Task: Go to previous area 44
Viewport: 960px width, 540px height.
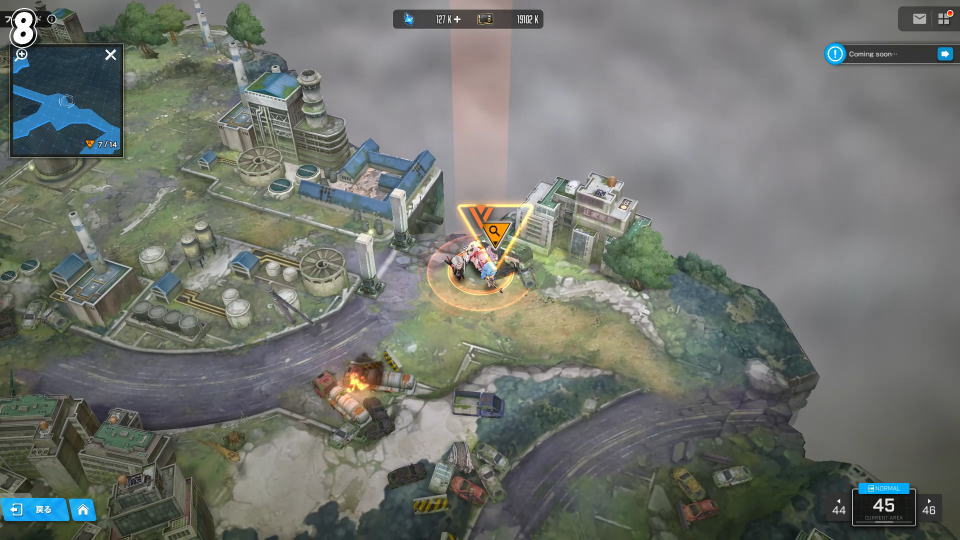Action: [838, 507]
